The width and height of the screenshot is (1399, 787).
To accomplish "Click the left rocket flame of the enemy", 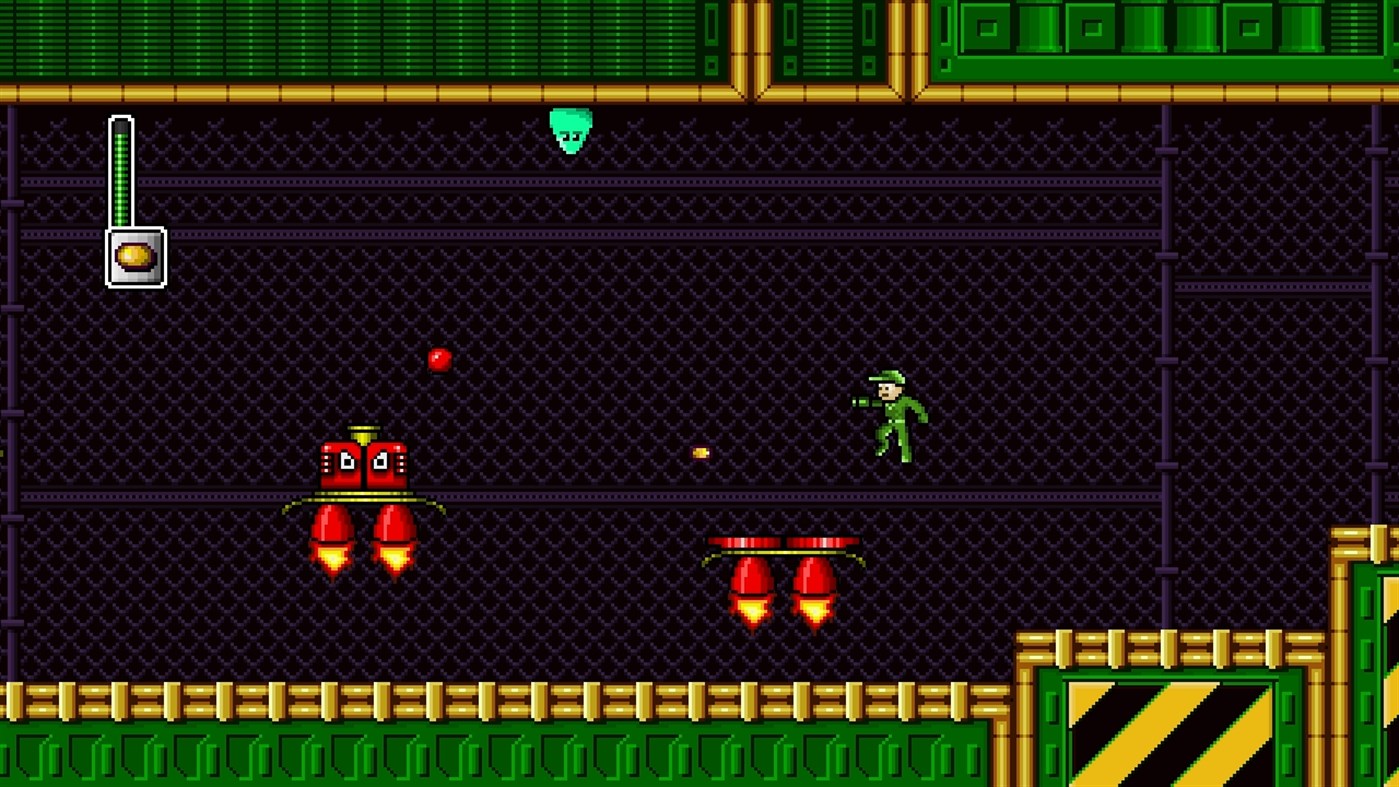I will (330, 555).
